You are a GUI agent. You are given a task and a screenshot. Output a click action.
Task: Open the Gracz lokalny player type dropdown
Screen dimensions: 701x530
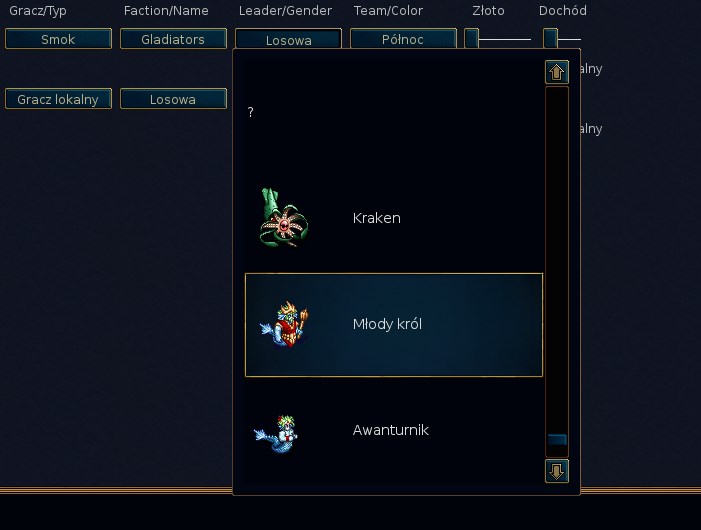(58, 99)
